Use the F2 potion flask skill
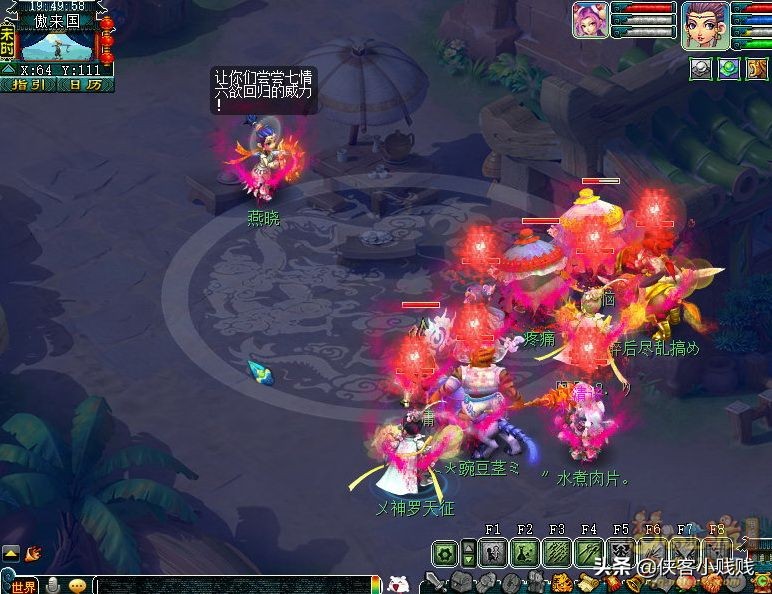The height and width of the screenshot is (594, 772). point(525,552)
